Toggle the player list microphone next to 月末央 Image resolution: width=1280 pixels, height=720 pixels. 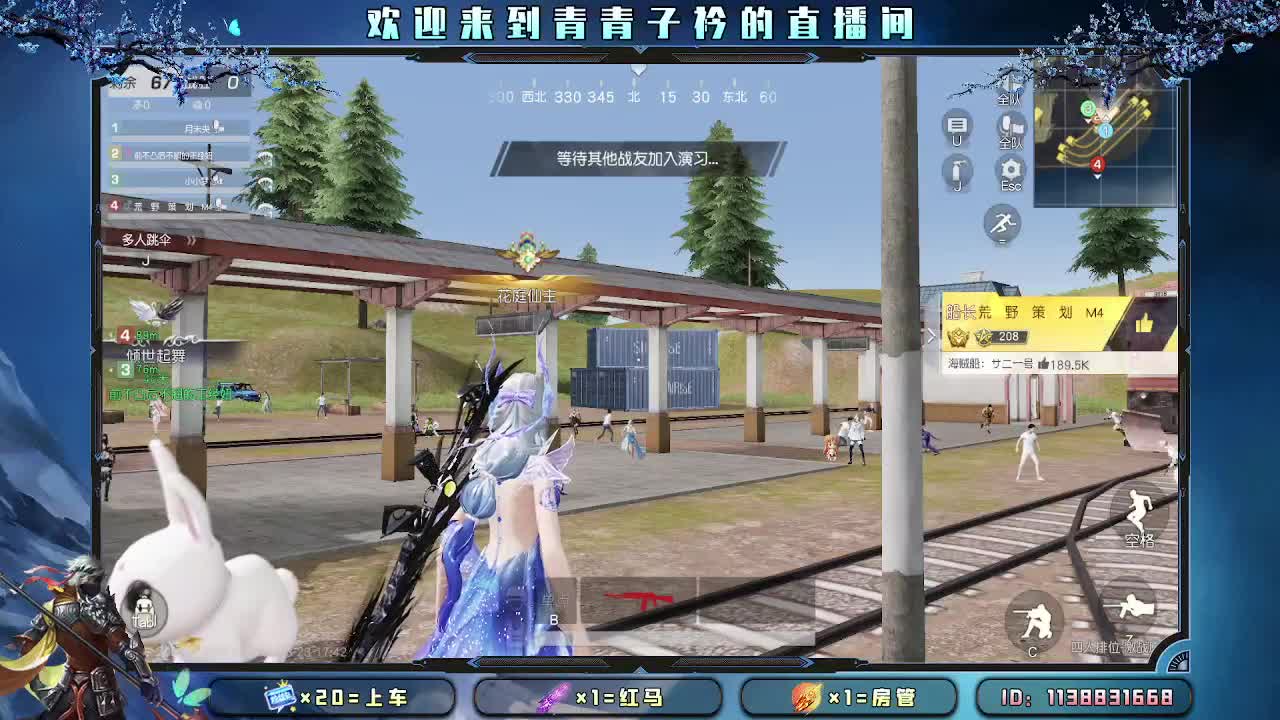217,126
